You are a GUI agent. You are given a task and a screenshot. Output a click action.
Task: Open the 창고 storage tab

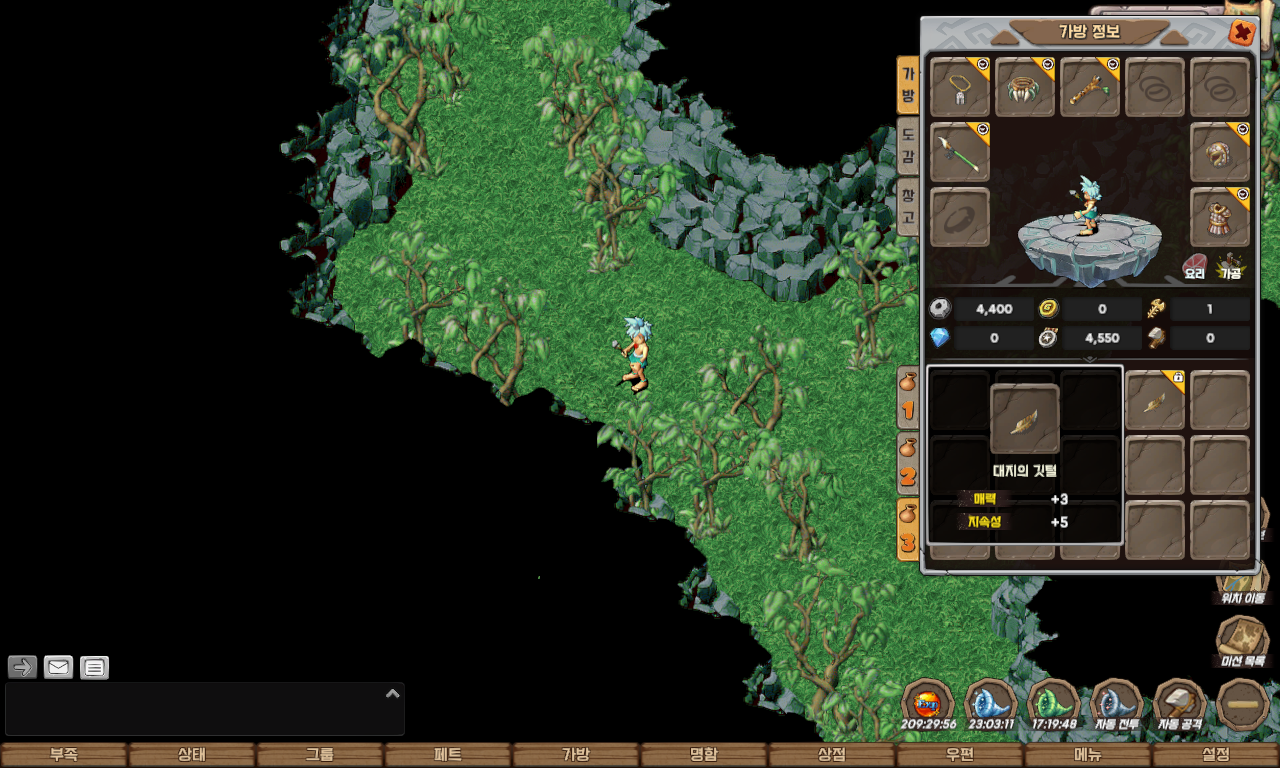(907, 205)
